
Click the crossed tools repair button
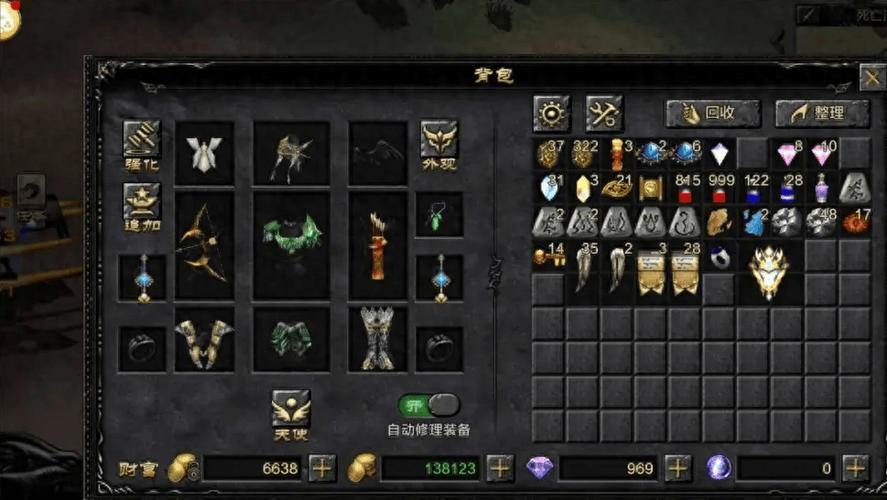tap(604, 114)
